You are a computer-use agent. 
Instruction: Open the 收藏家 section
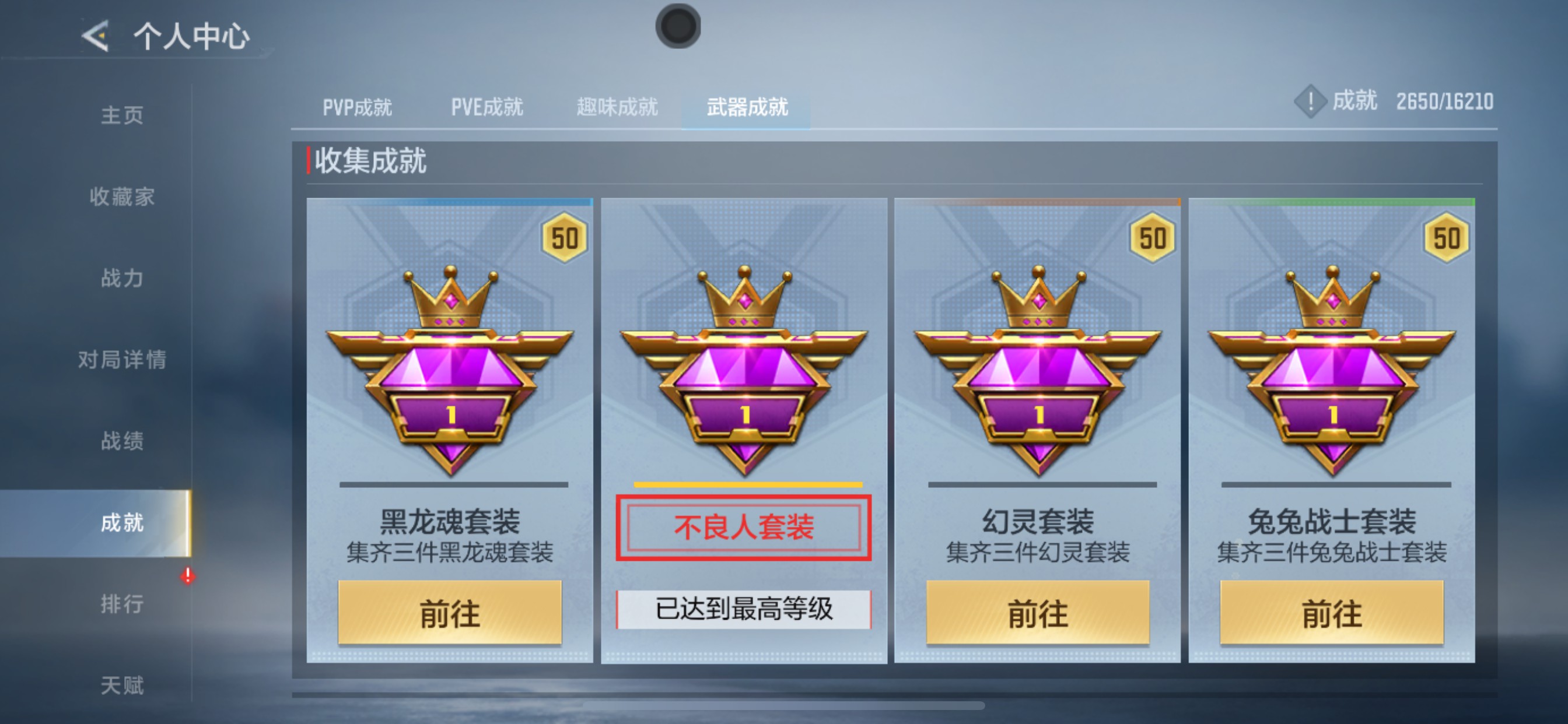tap(122, 196)
